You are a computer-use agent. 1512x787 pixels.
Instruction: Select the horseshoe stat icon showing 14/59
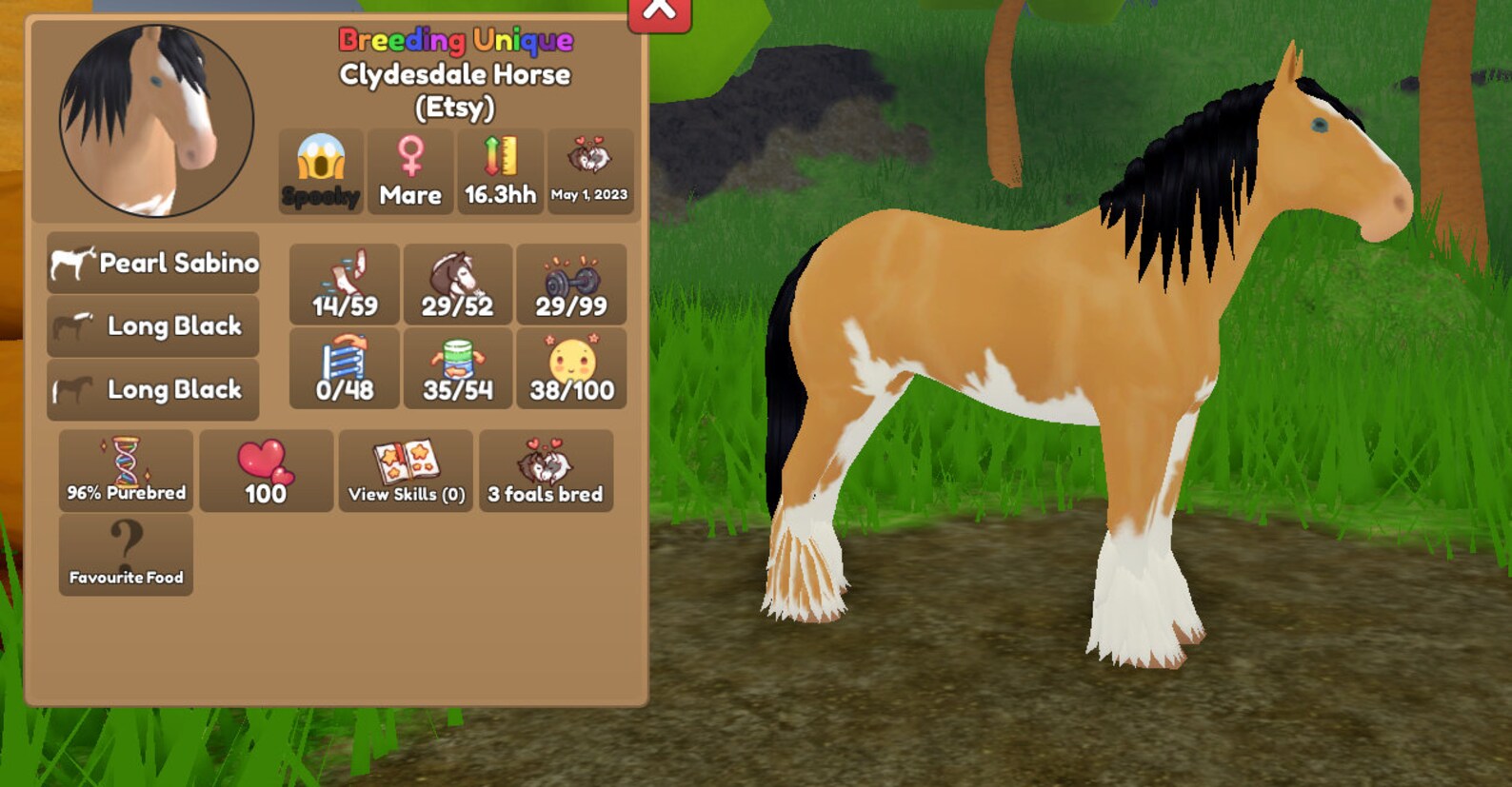point(344,284)
